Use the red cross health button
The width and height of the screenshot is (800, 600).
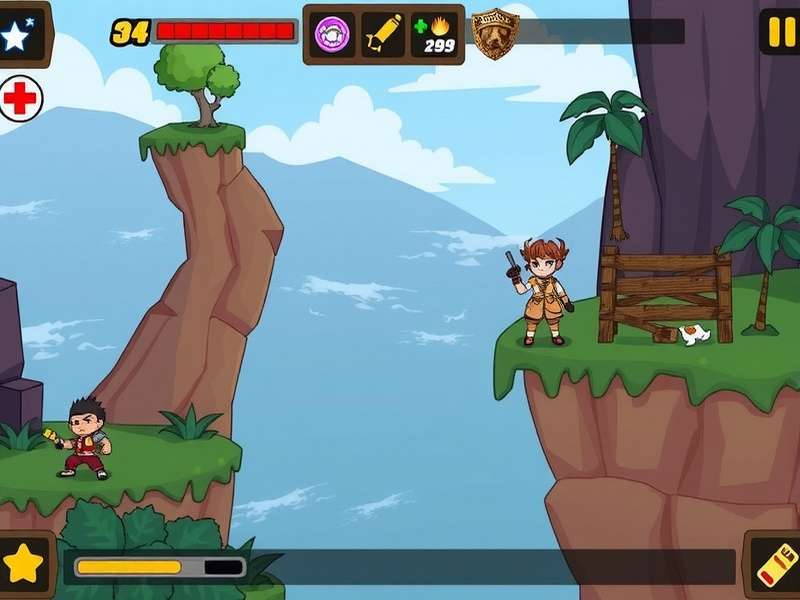20,98
